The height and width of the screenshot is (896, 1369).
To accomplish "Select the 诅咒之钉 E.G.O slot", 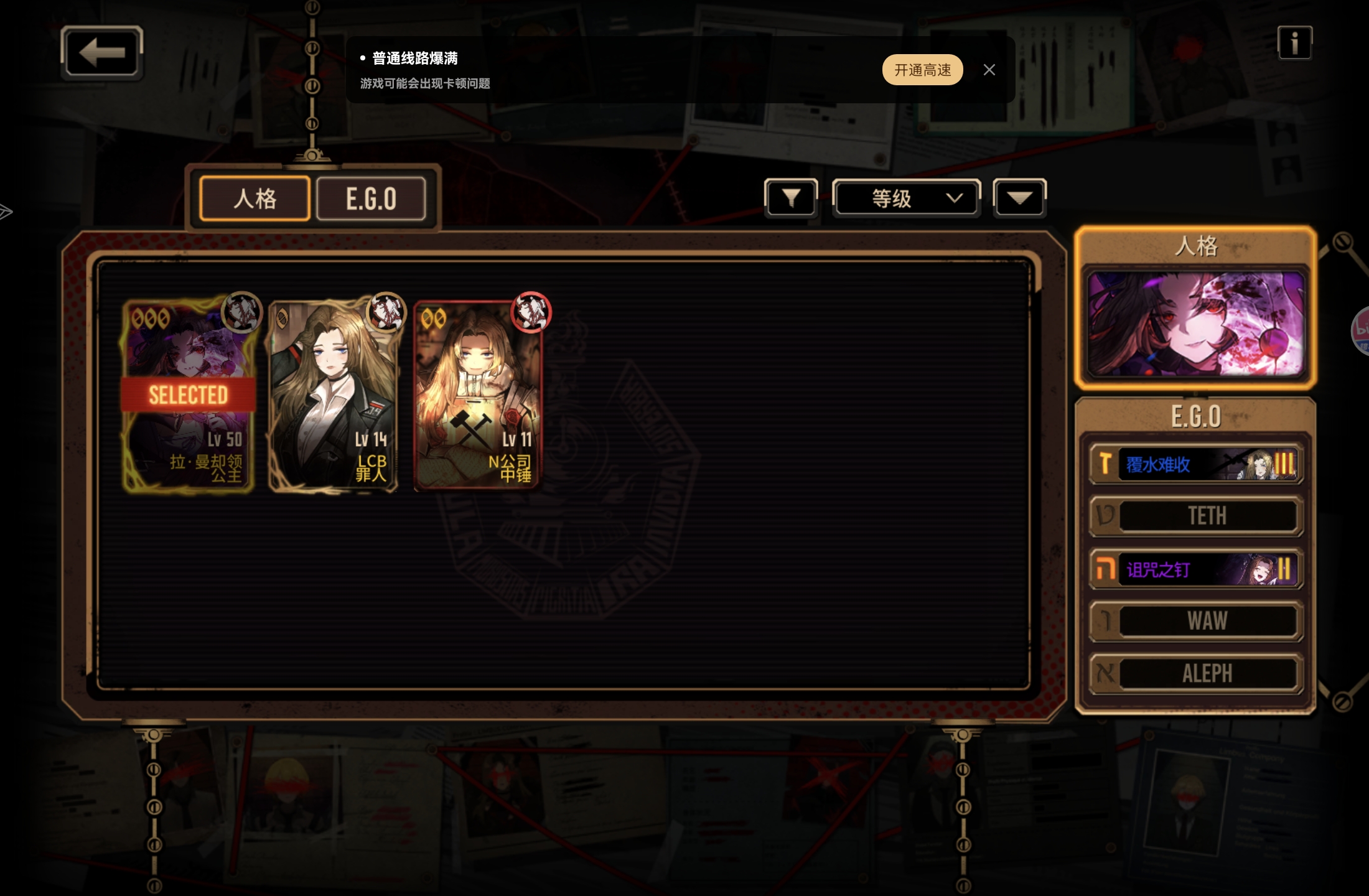I will click(x=1195, y=569).
